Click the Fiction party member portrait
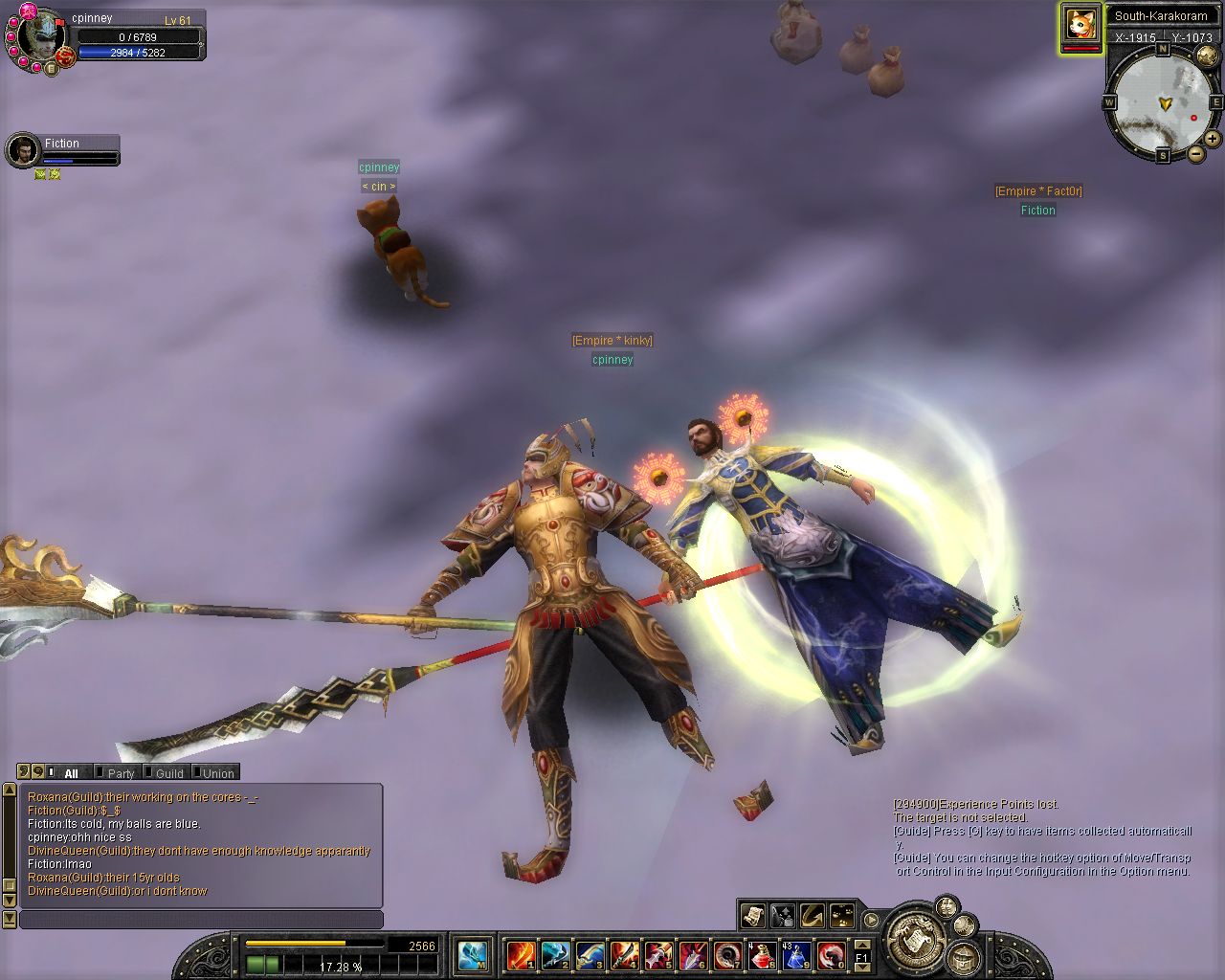 [x=21, y=150]
